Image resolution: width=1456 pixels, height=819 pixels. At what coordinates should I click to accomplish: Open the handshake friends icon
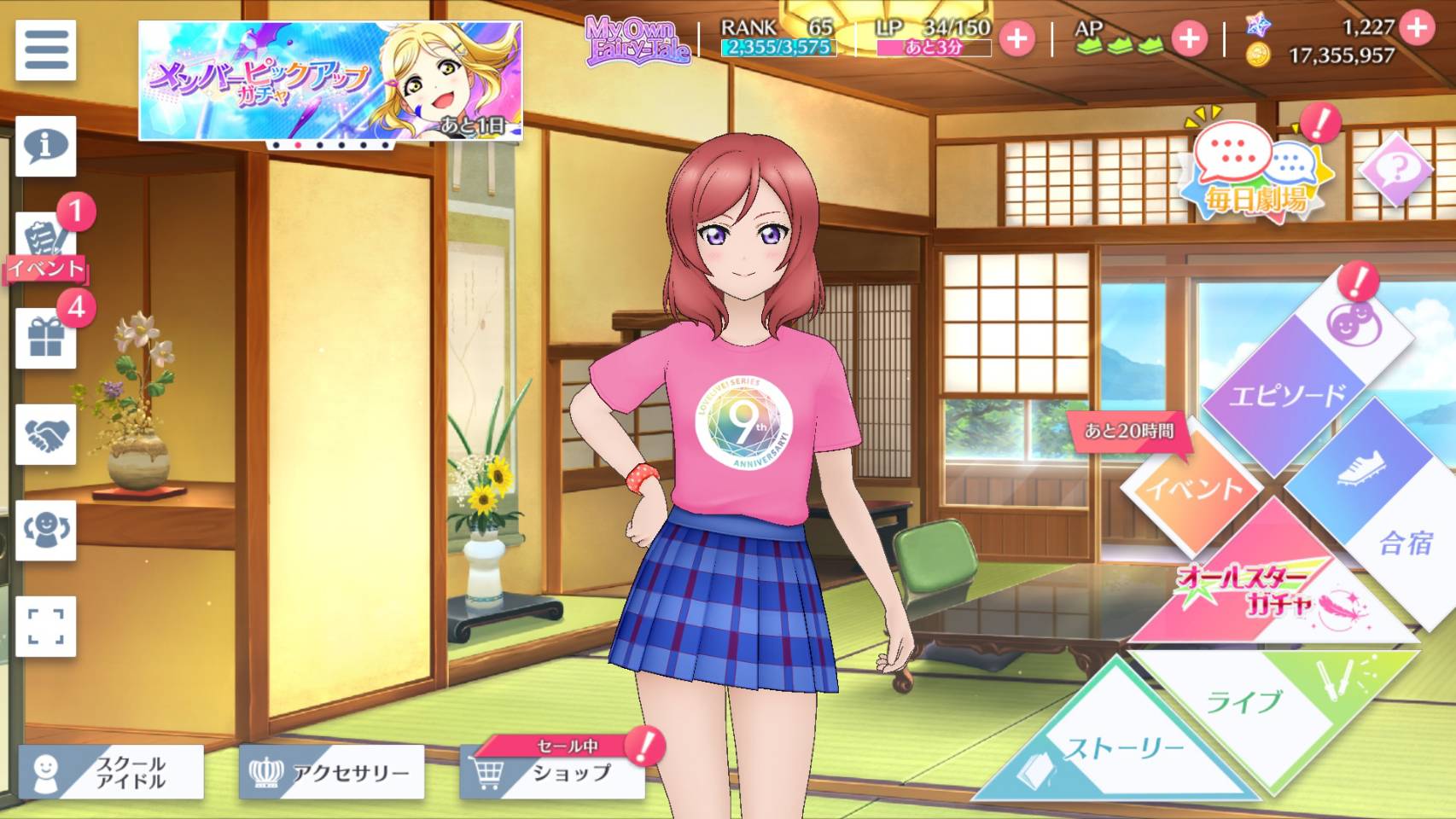[46, 435]
